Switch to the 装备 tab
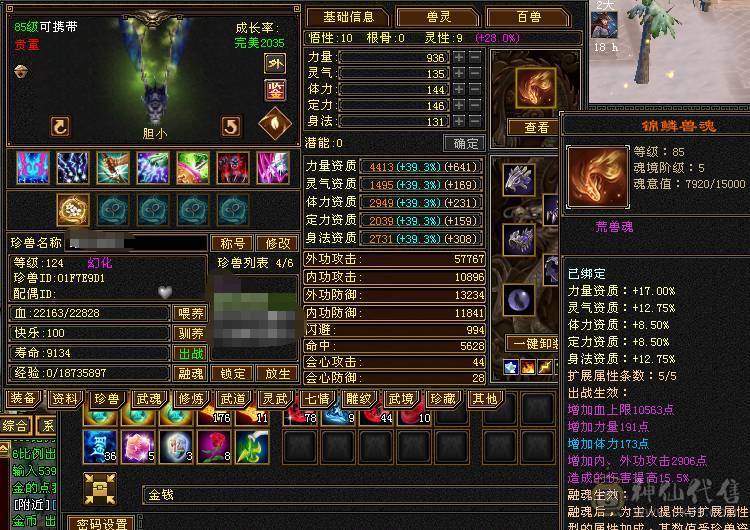 [23, 399]
